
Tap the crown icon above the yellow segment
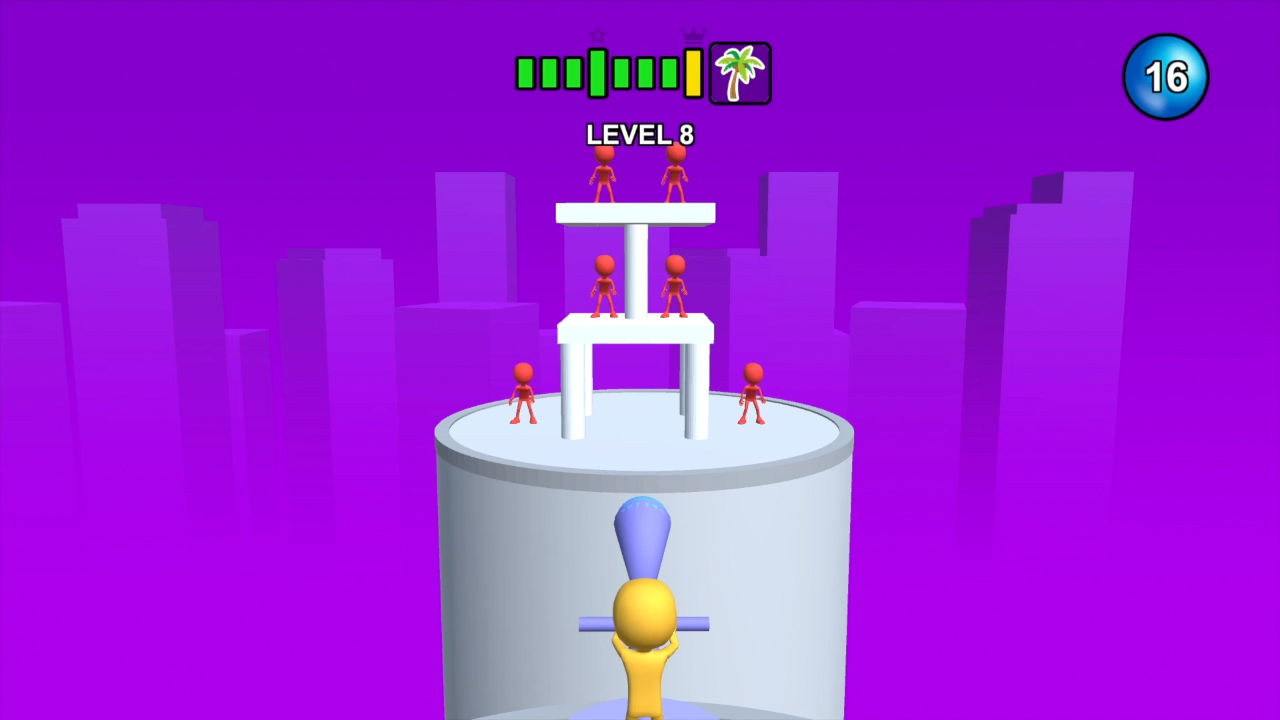pos(691,34)
